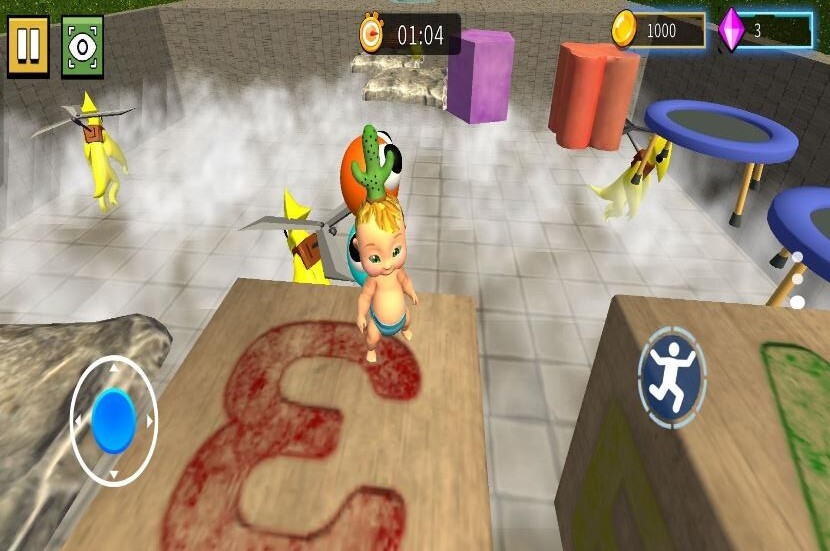Viewport: 830px width, 551px height.
Task: Click the blue virtual joystick knob
Action: [x=113, y=420]
